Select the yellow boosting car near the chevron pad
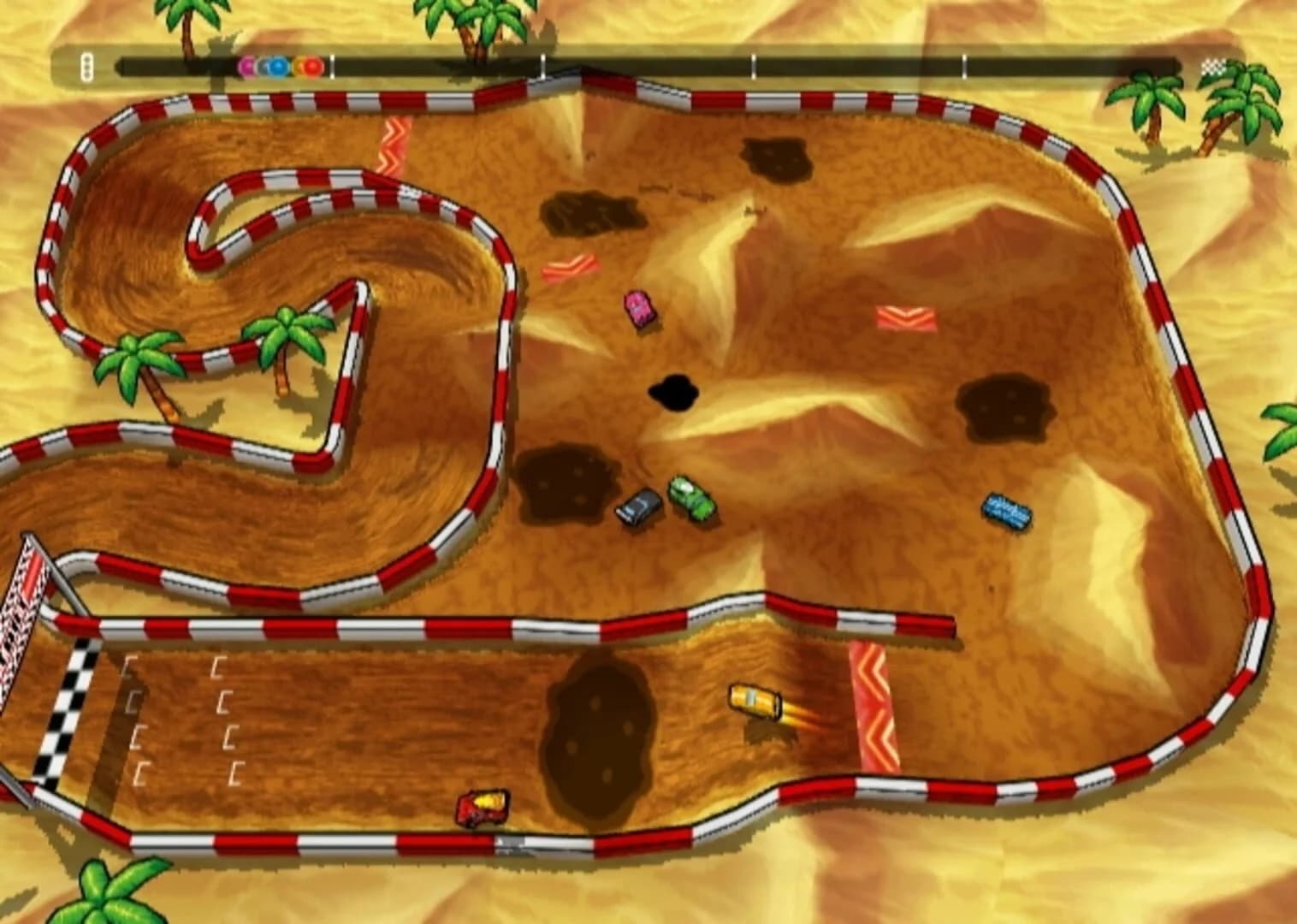The height and width of the screenshot is (924, 1297). pos(754,702)
